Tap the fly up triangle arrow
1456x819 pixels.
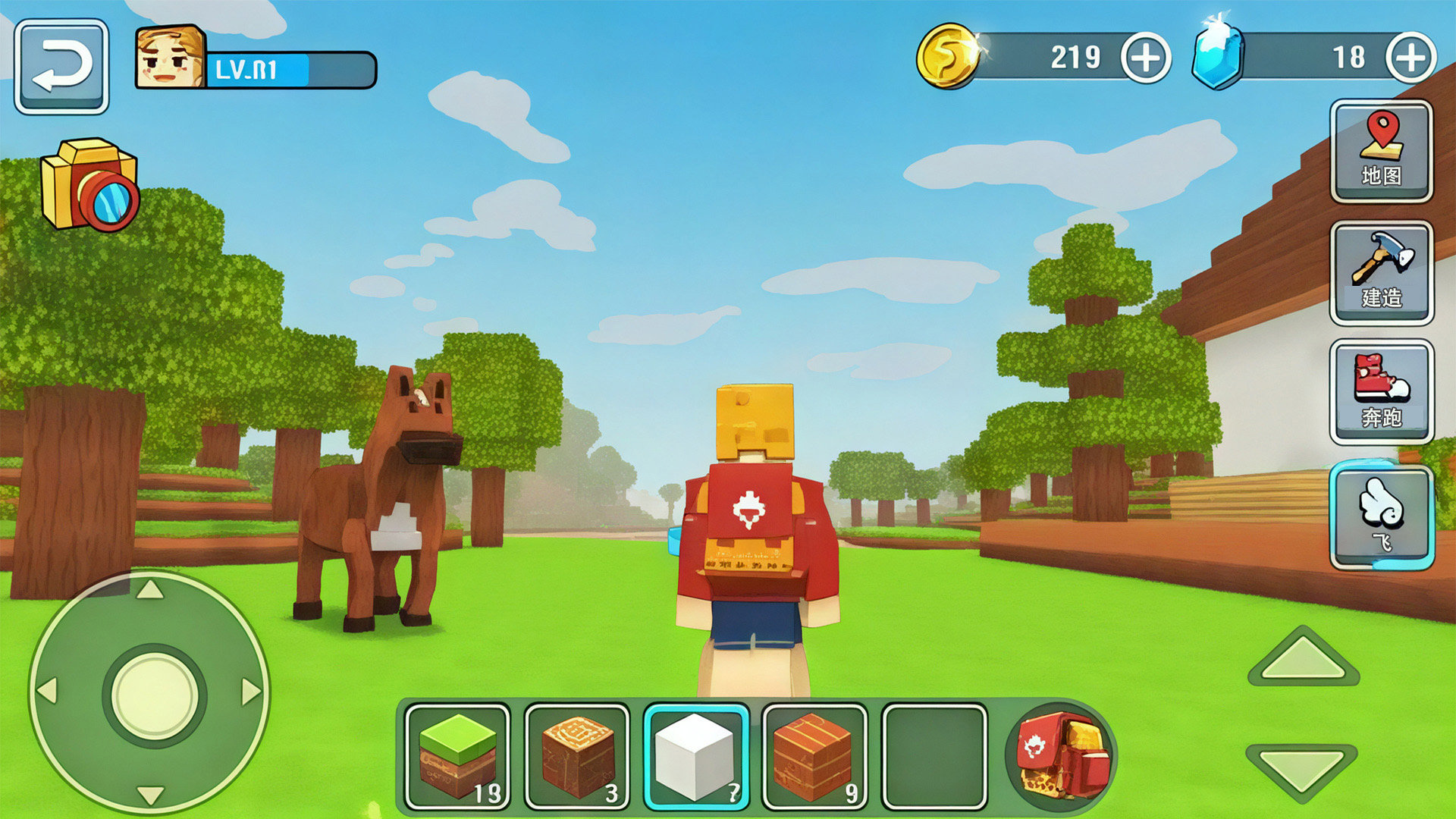click(x=1303, y=657)
